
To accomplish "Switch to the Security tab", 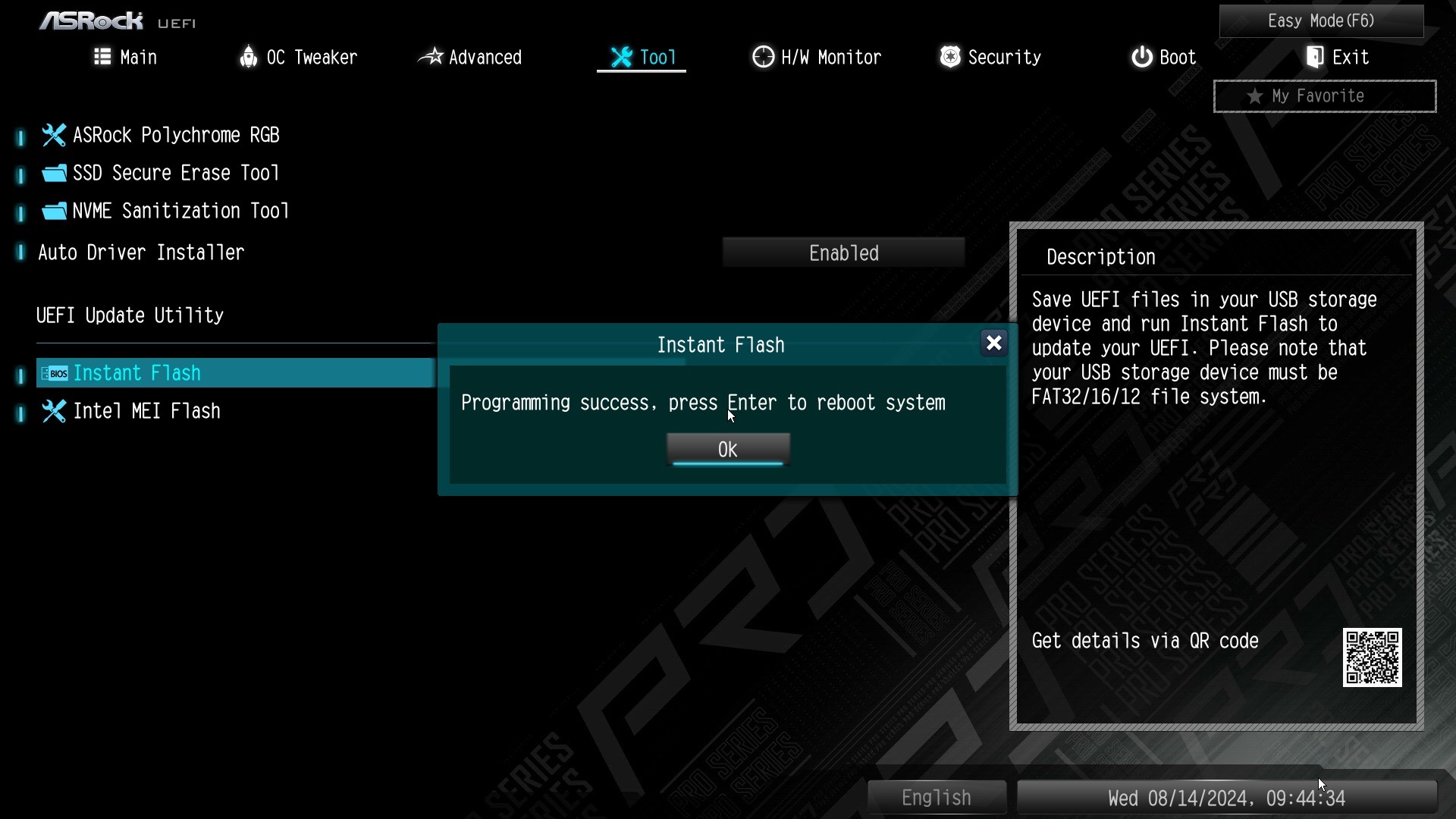I will (990, 58).
